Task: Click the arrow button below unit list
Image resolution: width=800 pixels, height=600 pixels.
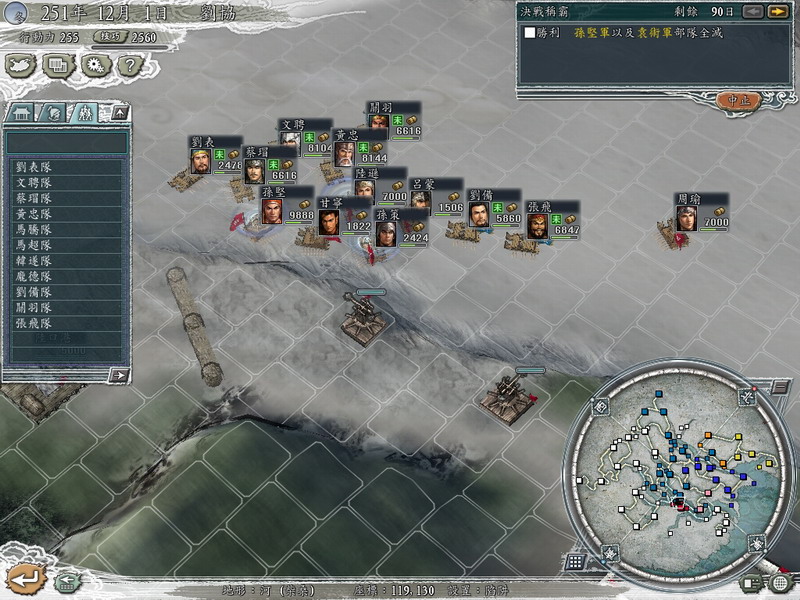Action: 119,375
